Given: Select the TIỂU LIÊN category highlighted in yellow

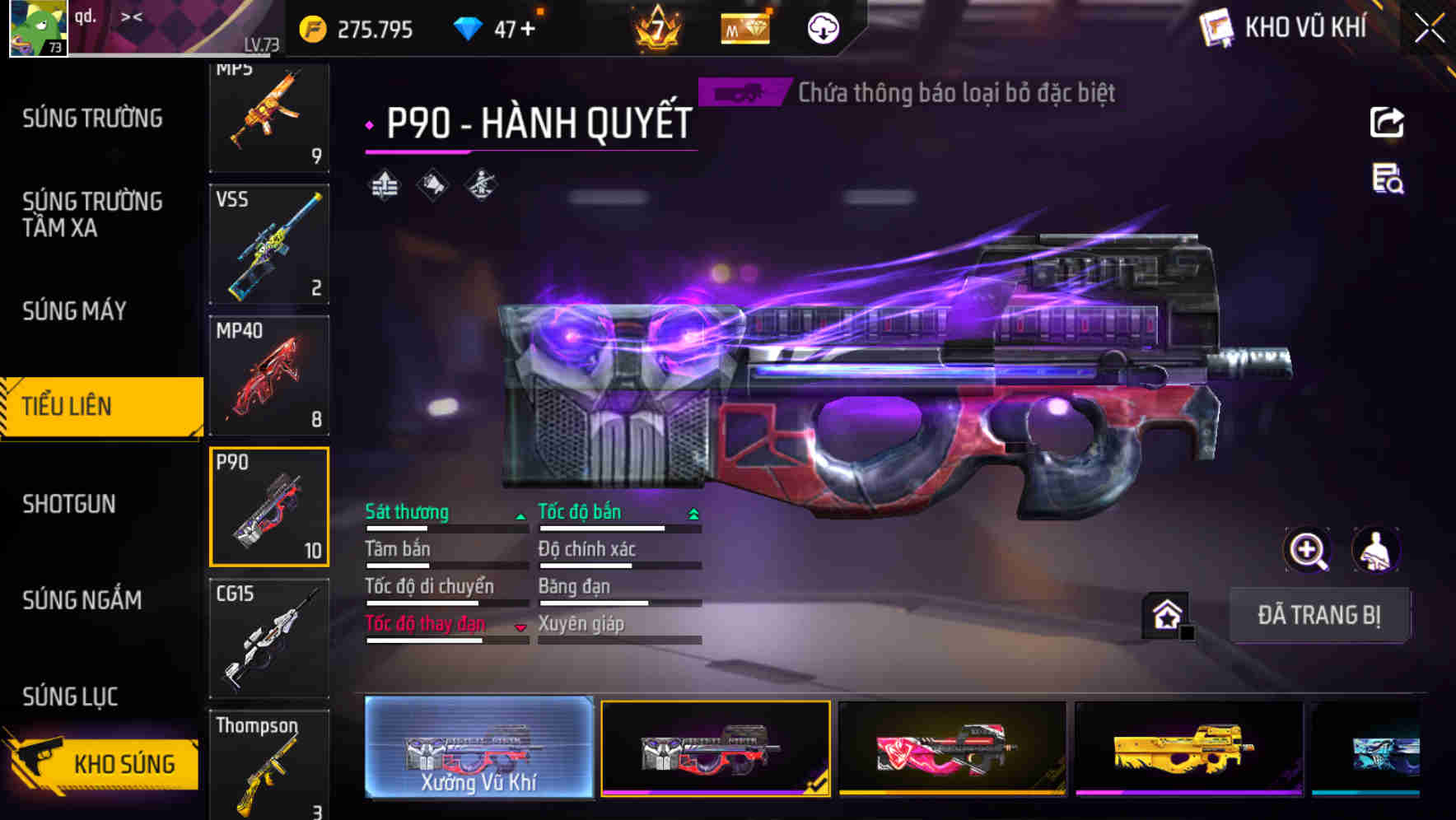Looking at the screenshot, I should click(x=99, y=406).
